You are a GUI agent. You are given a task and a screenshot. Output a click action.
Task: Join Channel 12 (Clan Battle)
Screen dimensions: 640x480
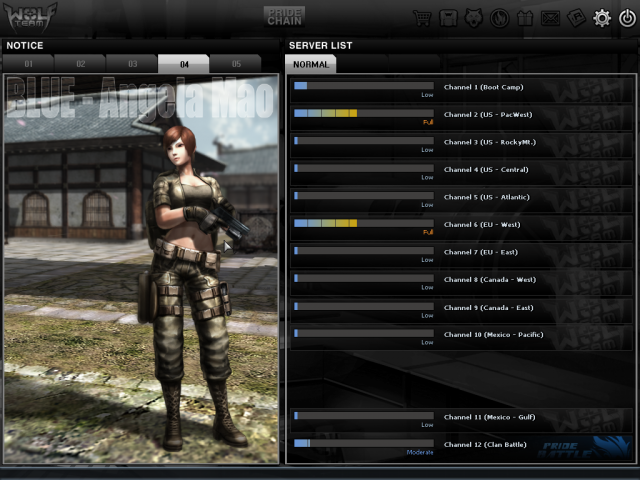point(487,443)
